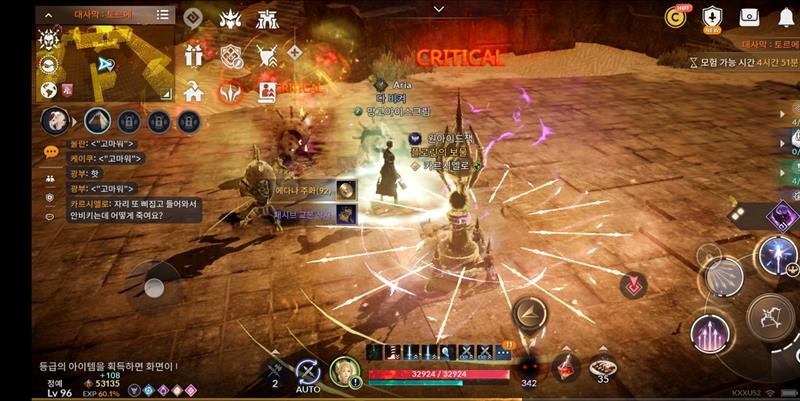This screenshot has width=800, height=401.
Task: Open the shield icon marked NEW
Action: pyautogui.click(x=712, y=17)
